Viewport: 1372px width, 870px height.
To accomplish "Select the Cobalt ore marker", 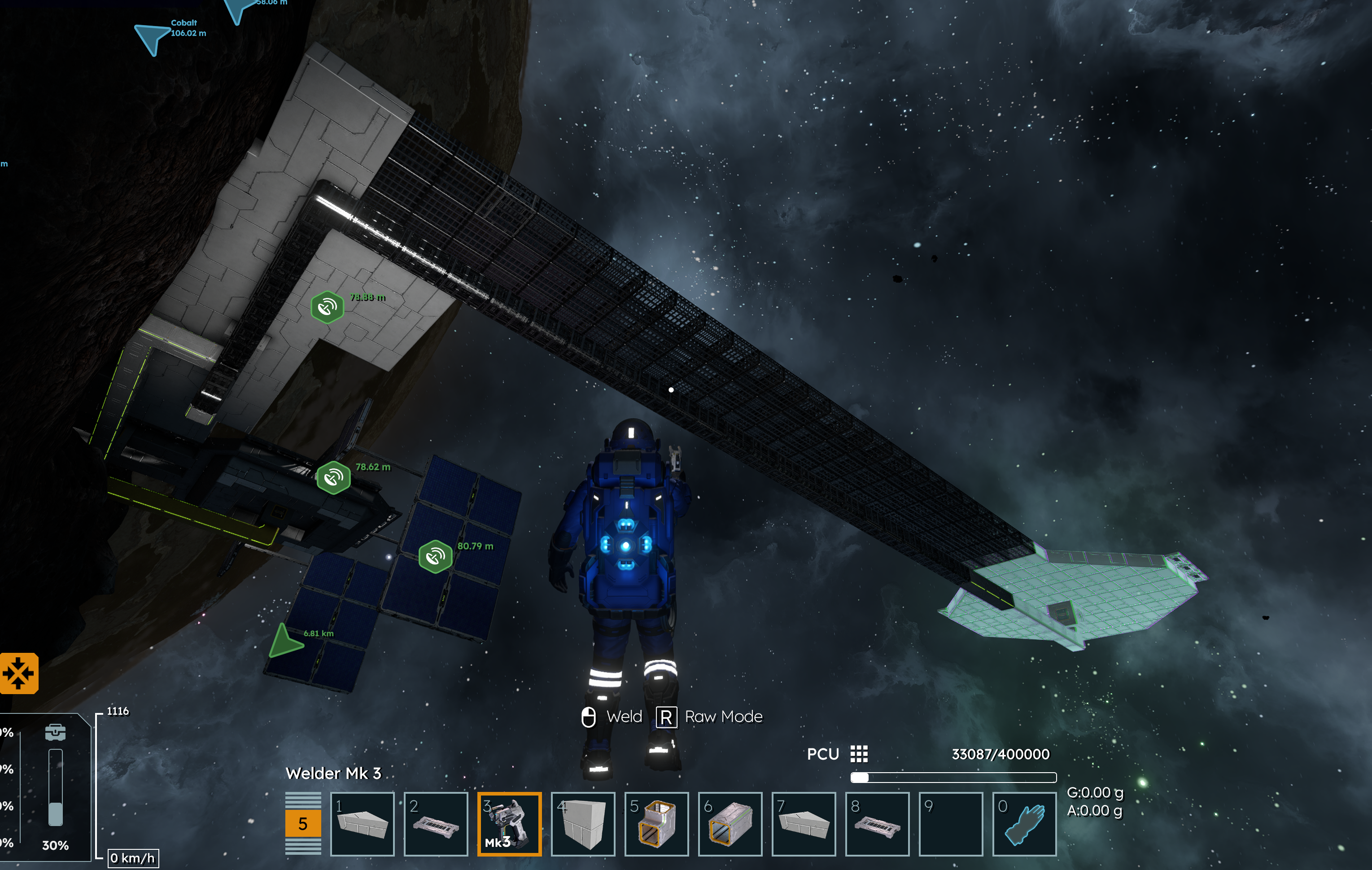I will pyautogui.click(x=152, y=38).
